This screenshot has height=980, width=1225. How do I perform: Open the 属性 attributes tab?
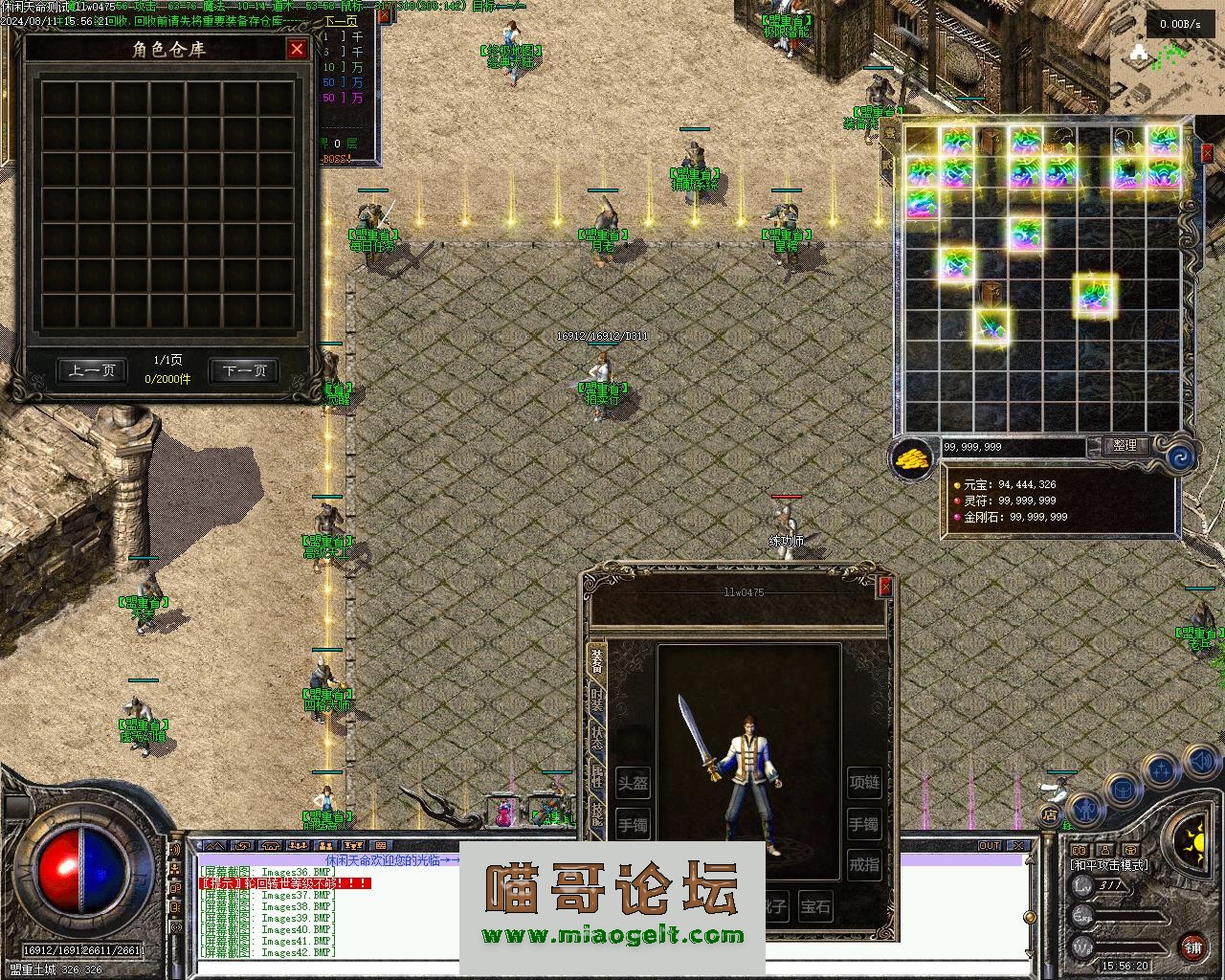pos(597,776)
